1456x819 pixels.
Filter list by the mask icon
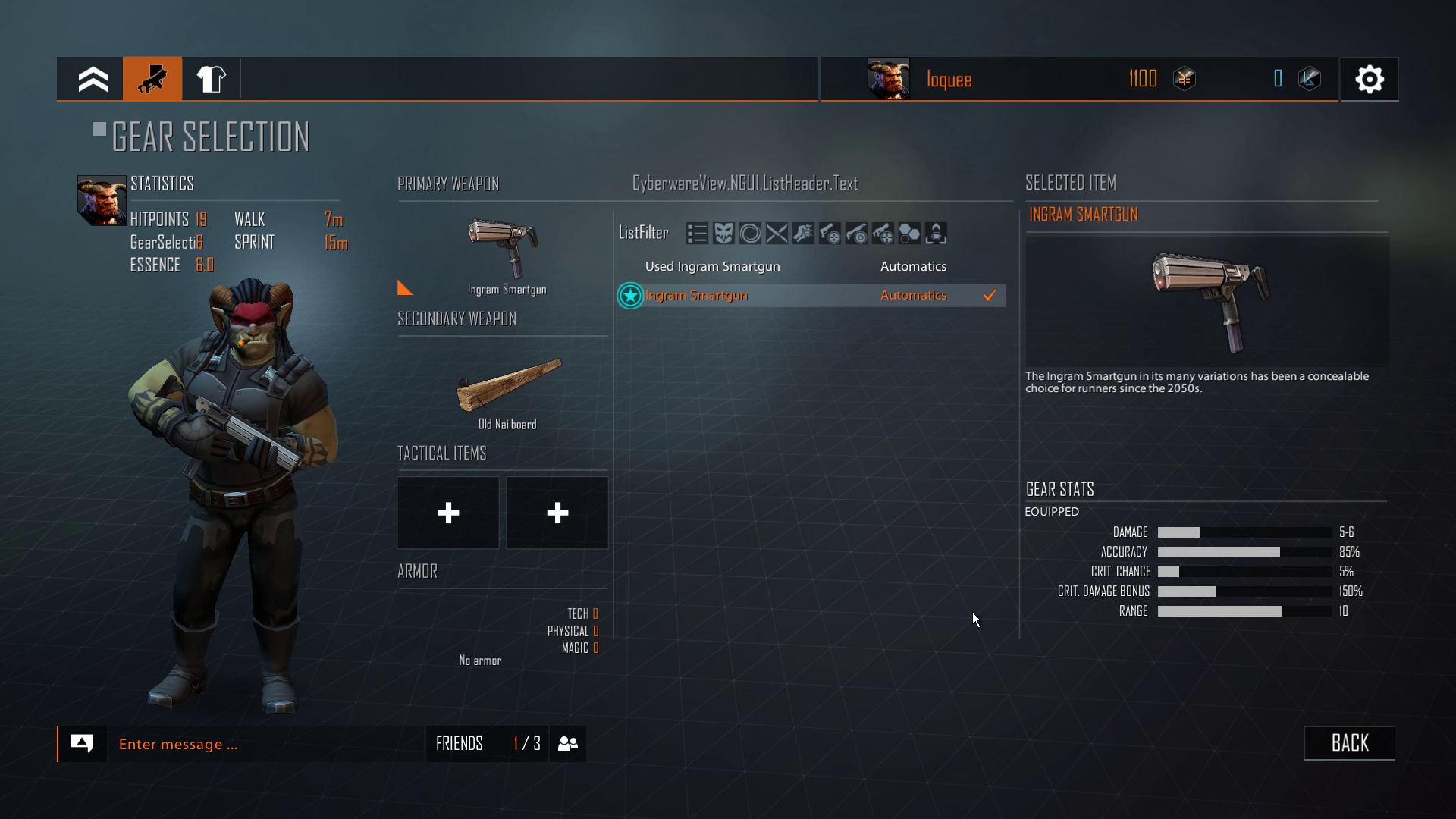(x=723, y=234)
